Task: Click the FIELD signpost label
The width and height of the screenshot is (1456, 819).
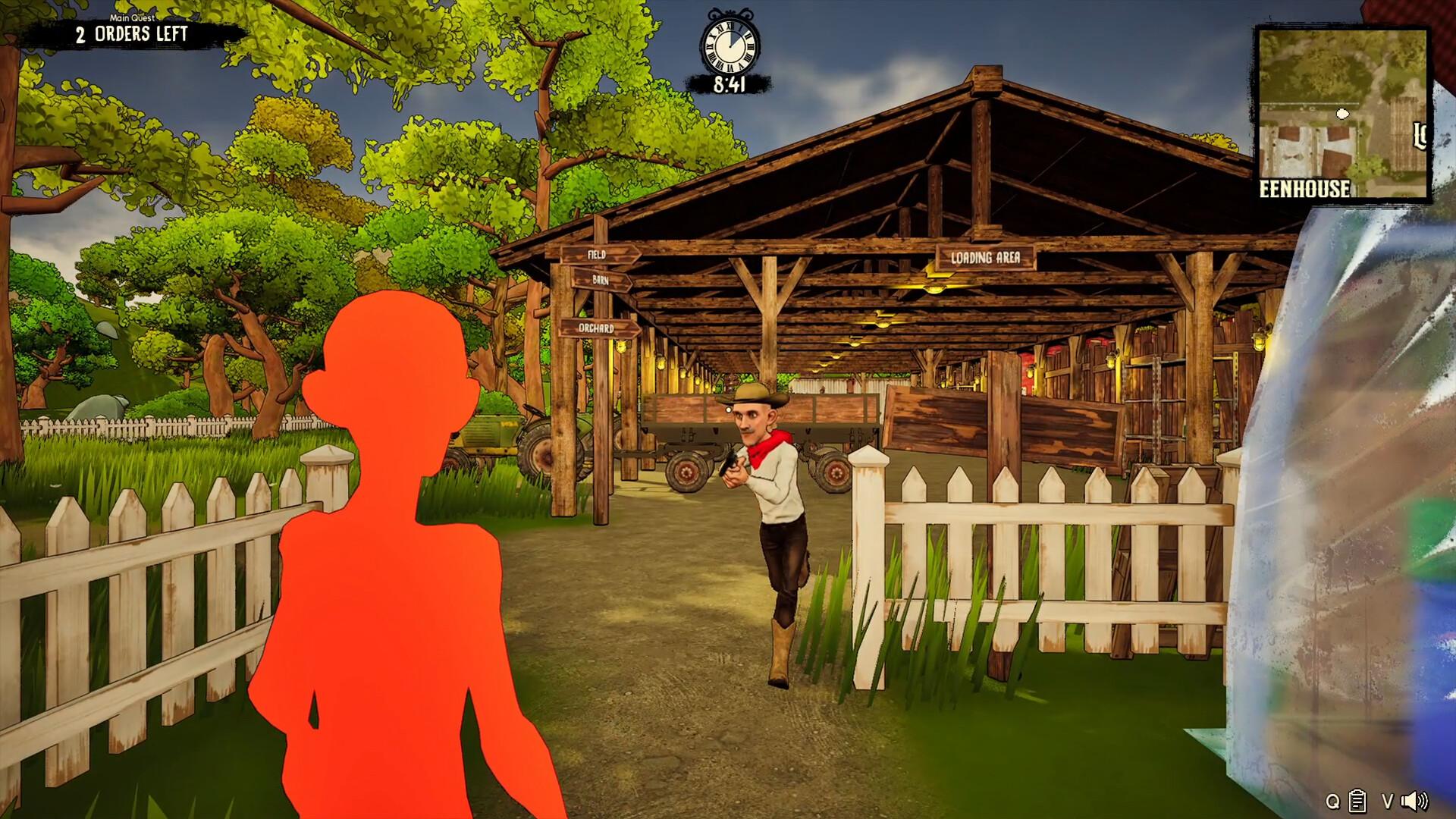Action: 596,253
